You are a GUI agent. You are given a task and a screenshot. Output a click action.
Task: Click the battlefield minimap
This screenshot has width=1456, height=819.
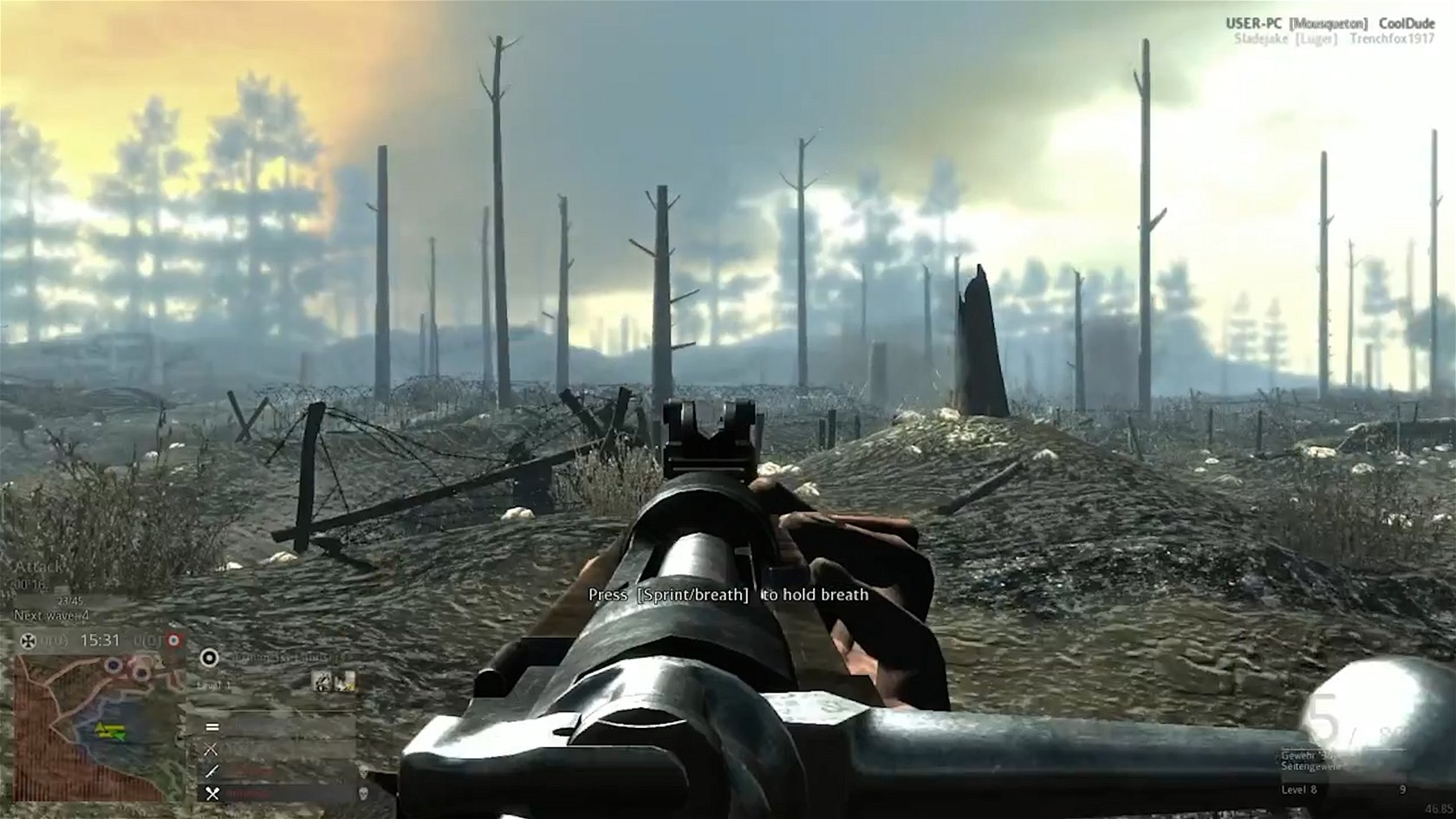tap(97, 726)
